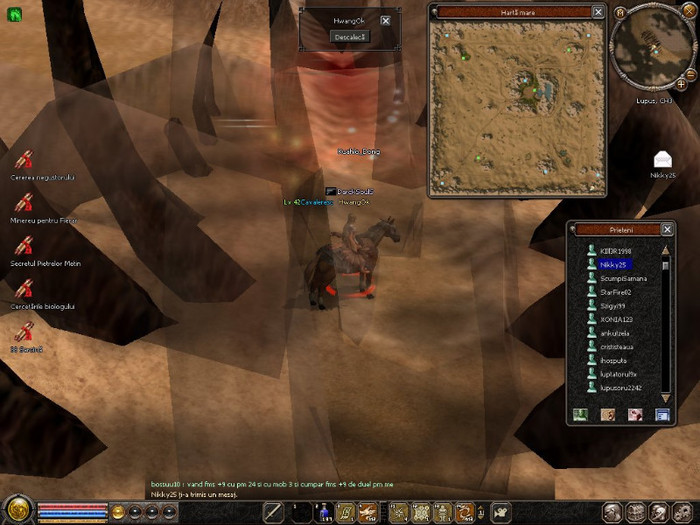This screenshot has height=525, width=700.
Task: Close the HwangOk target panel
Action: 385,20
